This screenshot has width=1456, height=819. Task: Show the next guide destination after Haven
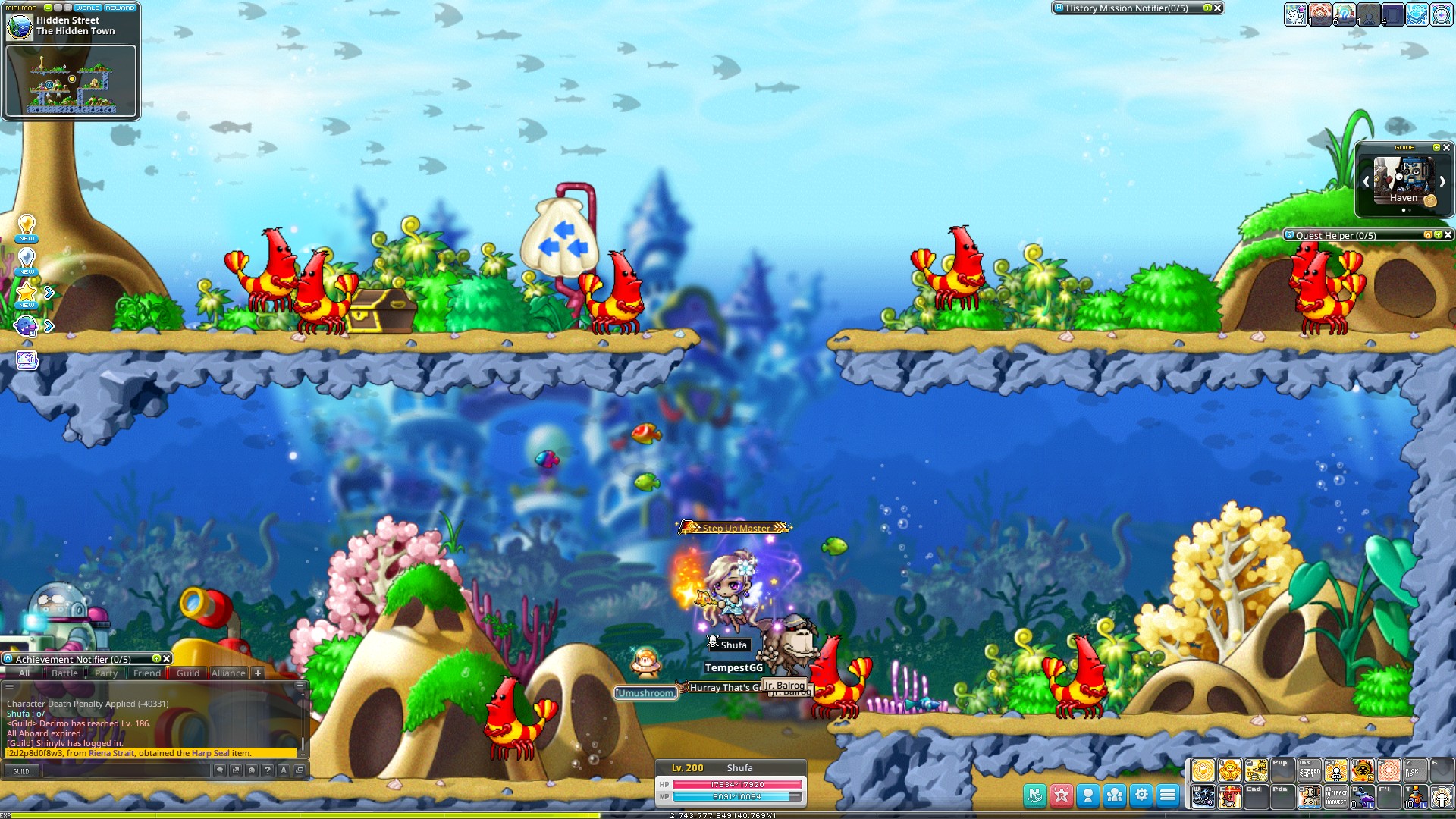(x=1442, y=182)
